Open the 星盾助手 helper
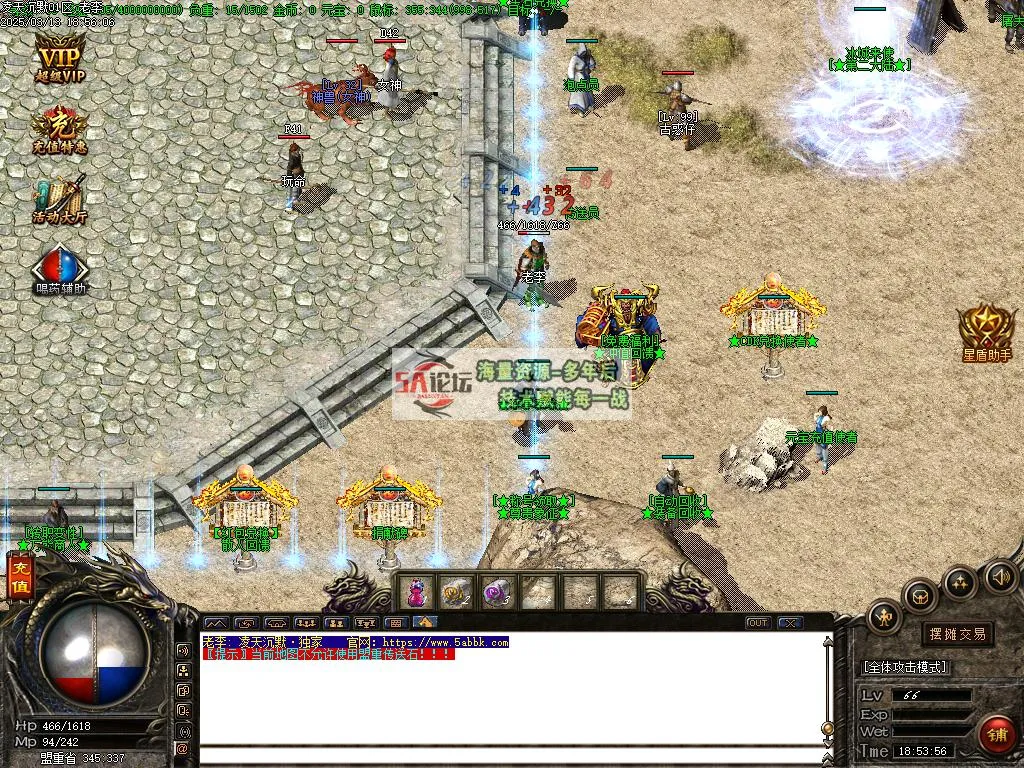 [x=986, y=332]
